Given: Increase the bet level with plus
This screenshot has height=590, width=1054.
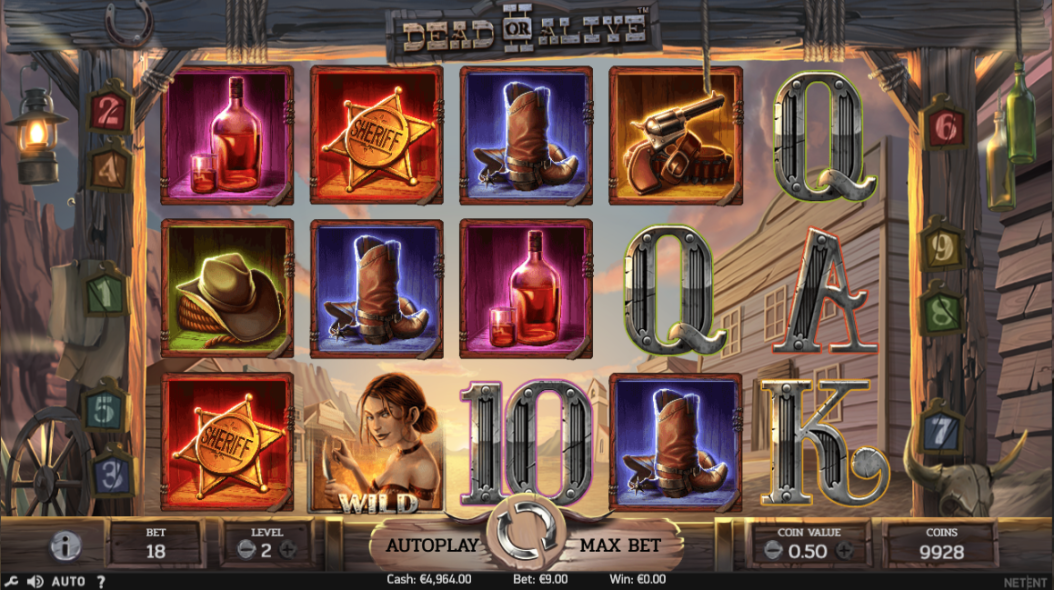Looking at the screenshot, I should [288, 549].
